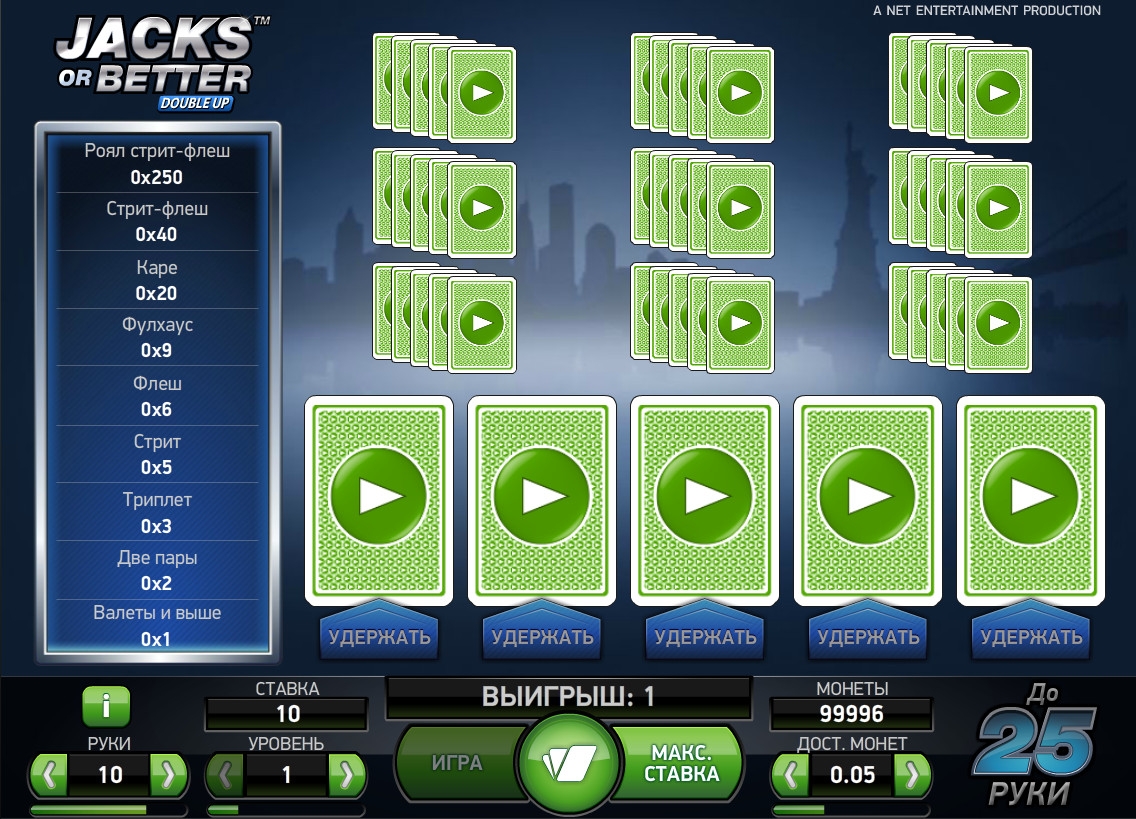Hold the rightmost card with Удержать
This screenshot has height=819, width=1136.
1031,637
